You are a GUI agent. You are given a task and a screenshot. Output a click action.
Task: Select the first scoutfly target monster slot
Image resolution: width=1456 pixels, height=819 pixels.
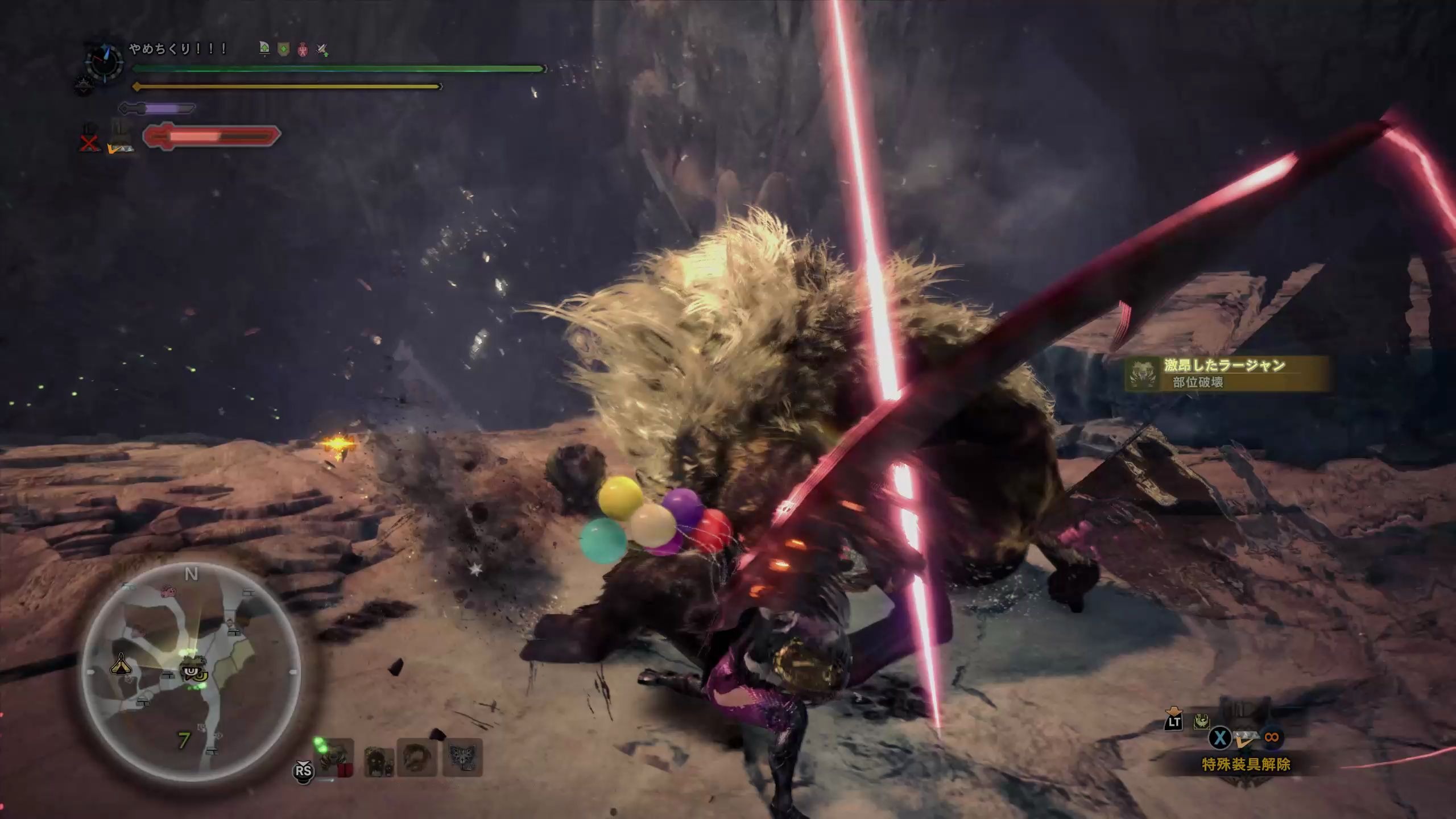coord(337,757)
